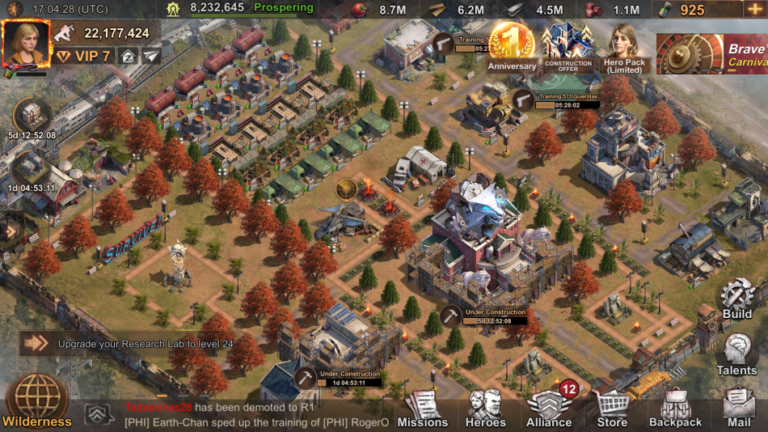Open the Alliance menu
This screenshot has height=432, width=768.
coord(549,407)
